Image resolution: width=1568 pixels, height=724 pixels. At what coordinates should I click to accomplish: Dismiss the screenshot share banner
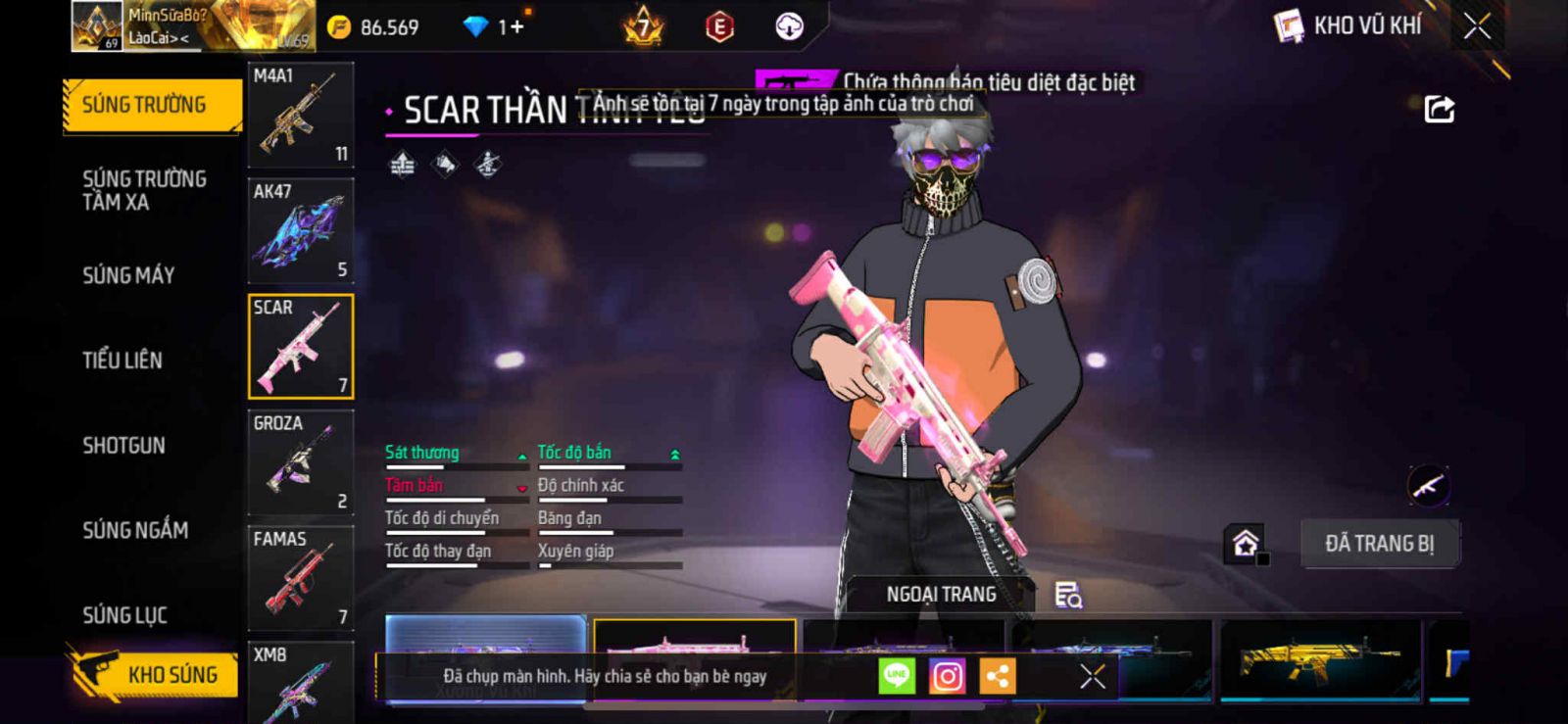point(1092,676)
